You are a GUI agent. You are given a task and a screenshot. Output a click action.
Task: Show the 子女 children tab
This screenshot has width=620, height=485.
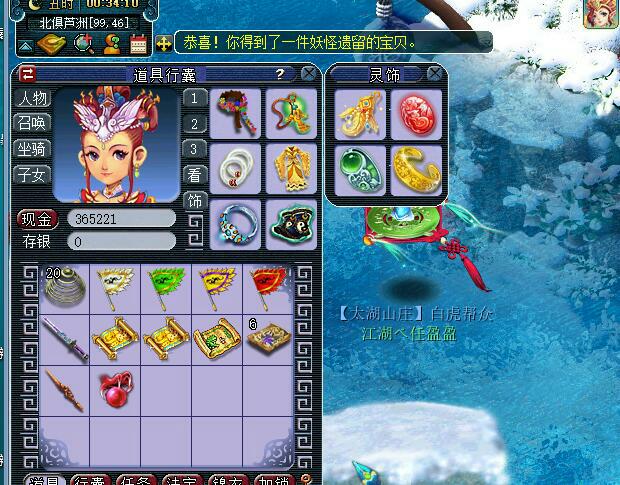[33, 174]
